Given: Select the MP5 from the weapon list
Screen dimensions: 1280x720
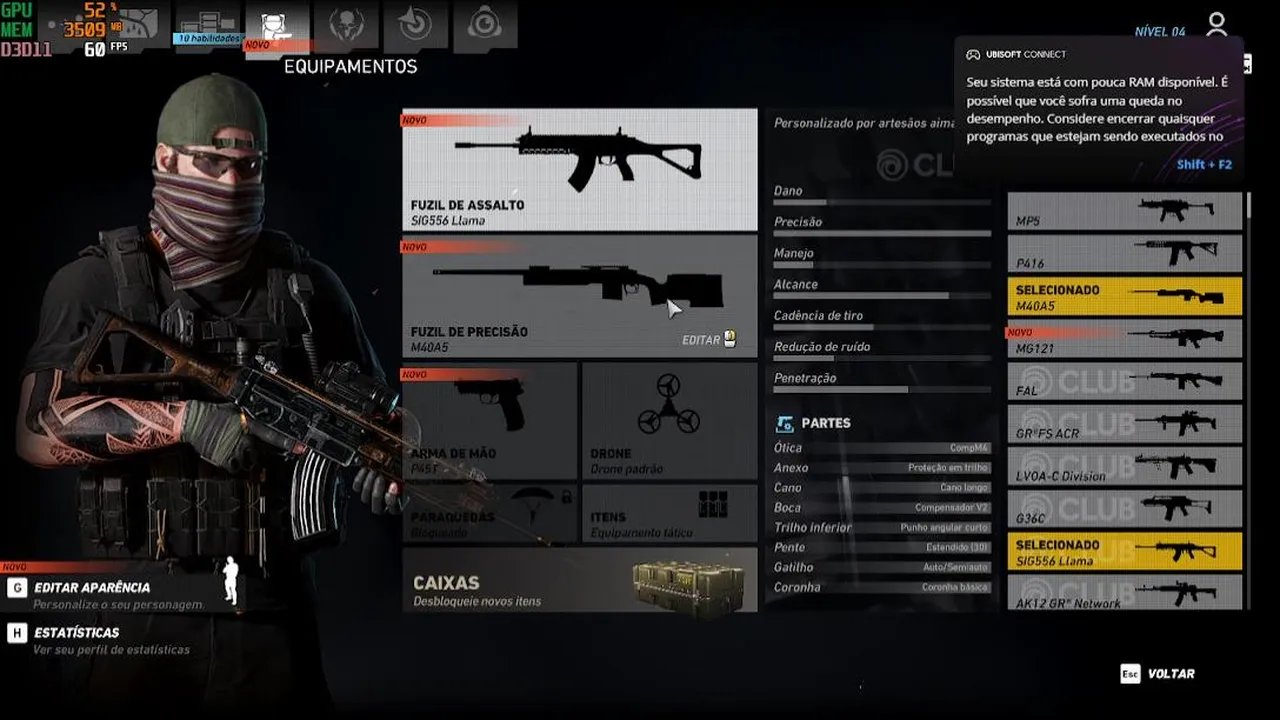Looking at the screenshot, I should click(x=1124, y=211).
